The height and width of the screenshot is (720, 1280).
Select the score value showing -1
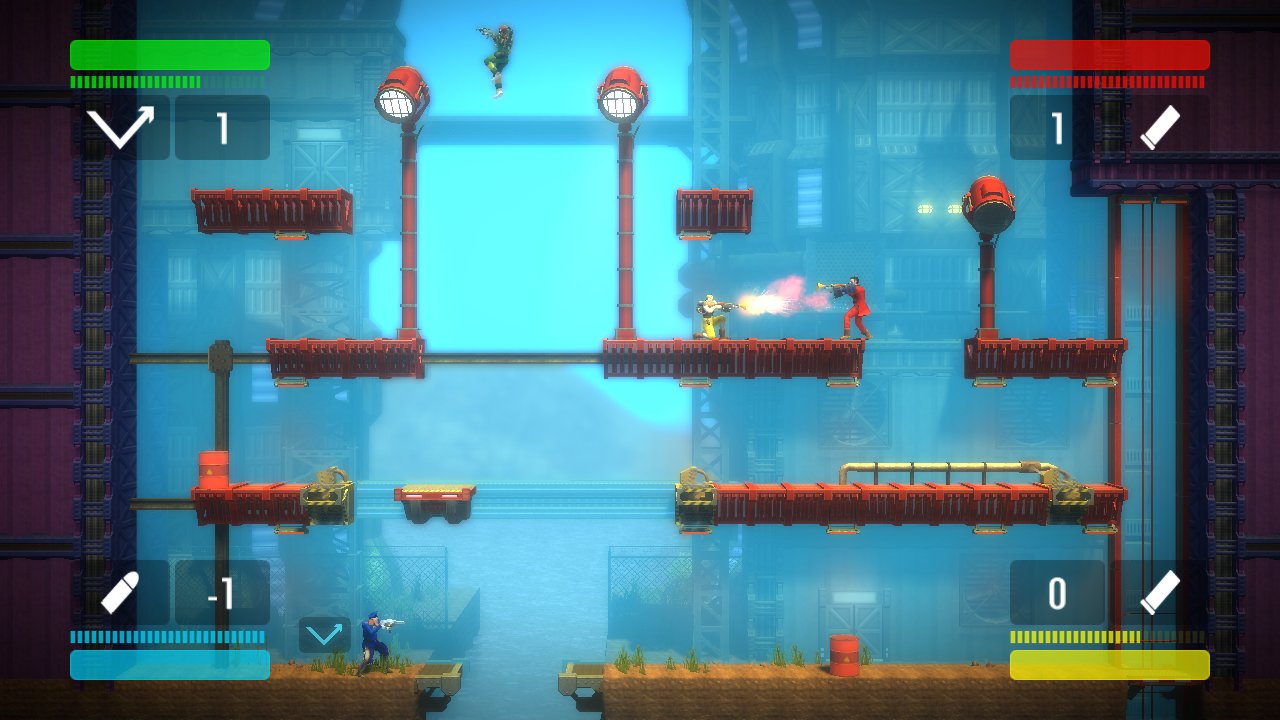pyautogui.click(x=222, y=592)
